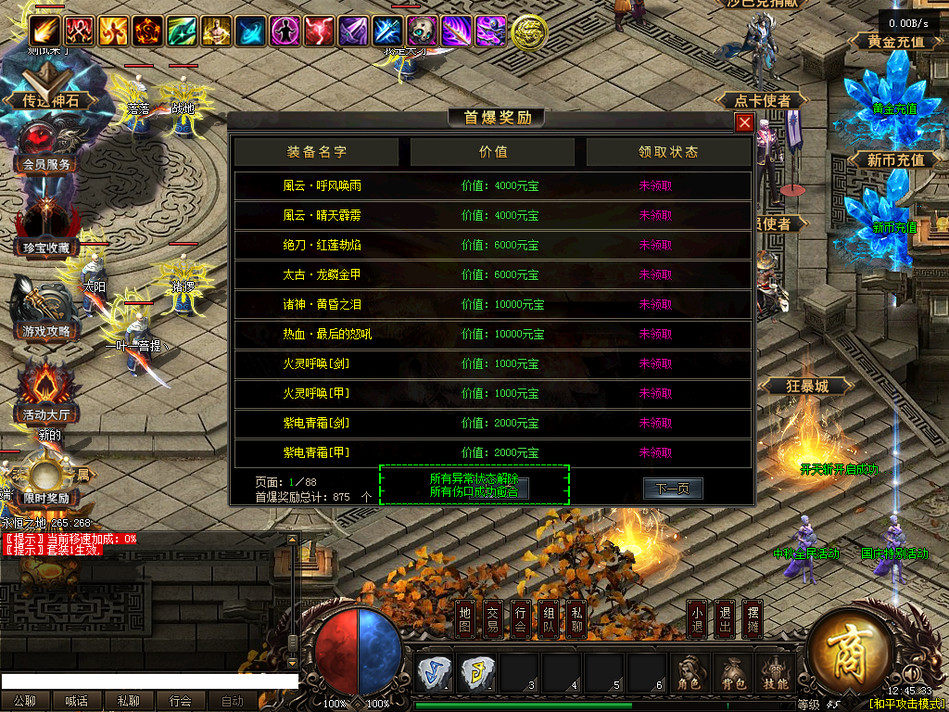Open the 技能 skills panel
This screenshot has height=712, width=949.
[x=775, y=674]
